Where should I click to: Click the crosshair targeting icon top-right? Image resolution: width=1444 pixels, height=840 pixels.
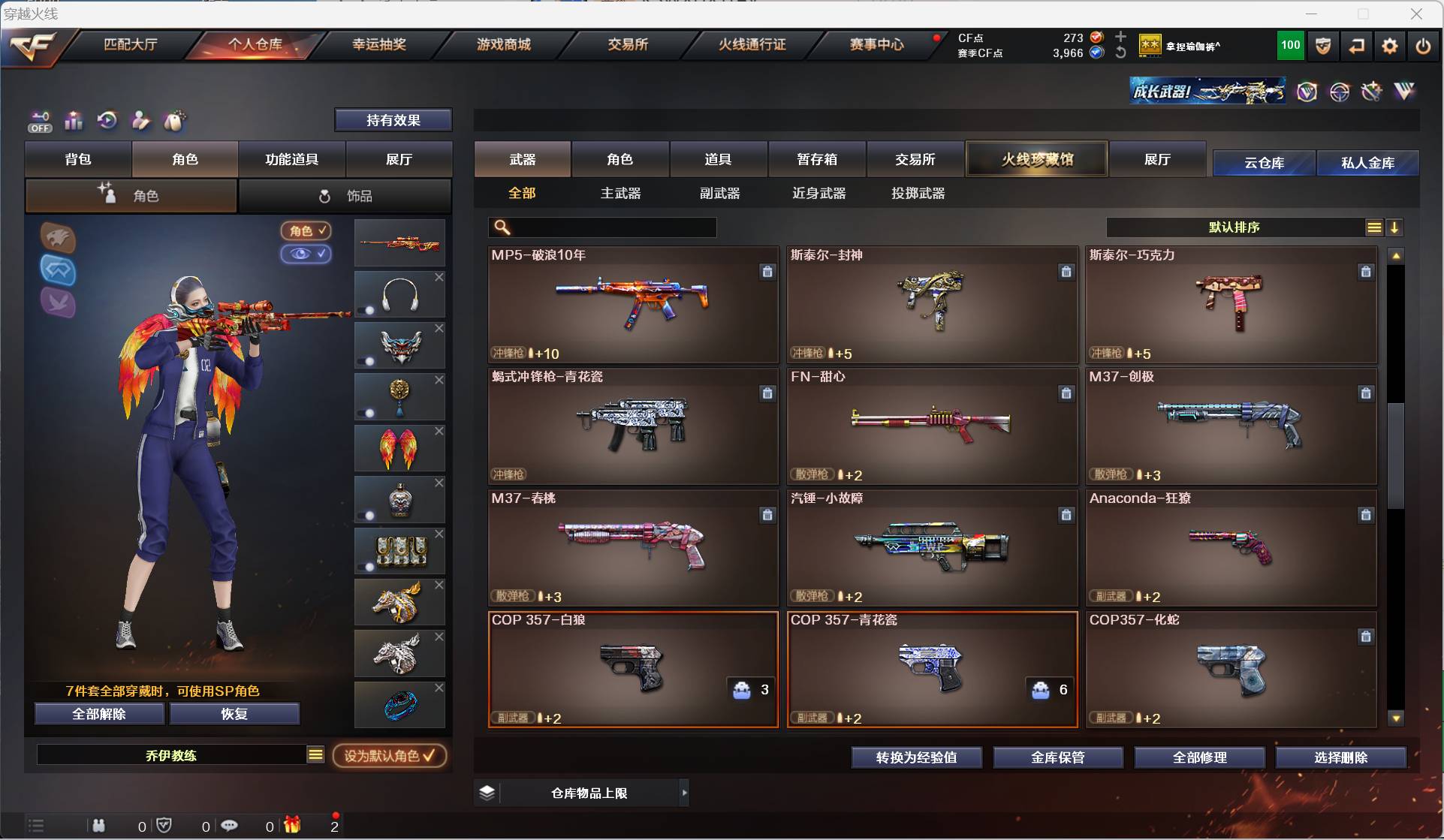[x=1341, y=91]
